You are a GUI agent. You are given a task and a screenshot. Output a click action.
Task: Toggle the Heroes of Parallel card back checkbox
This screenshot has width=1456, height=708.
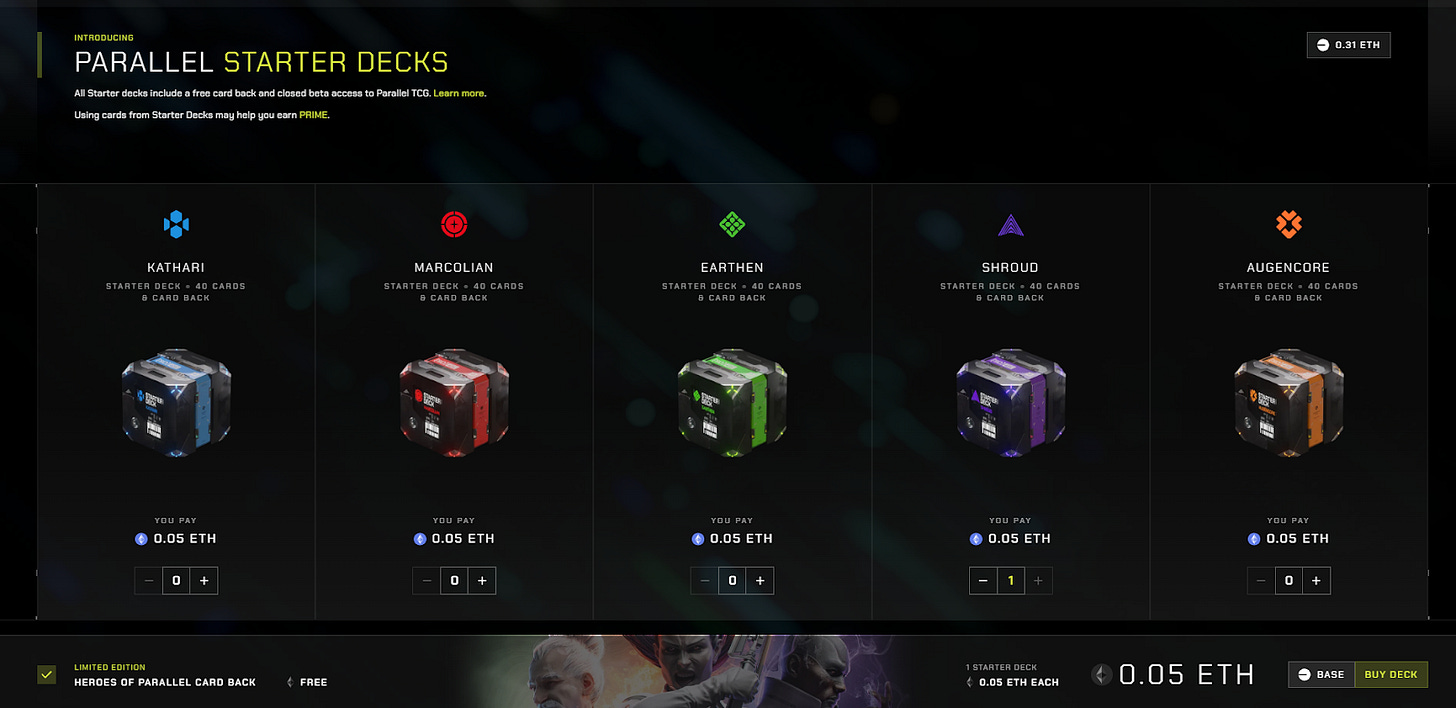(46, 675)
